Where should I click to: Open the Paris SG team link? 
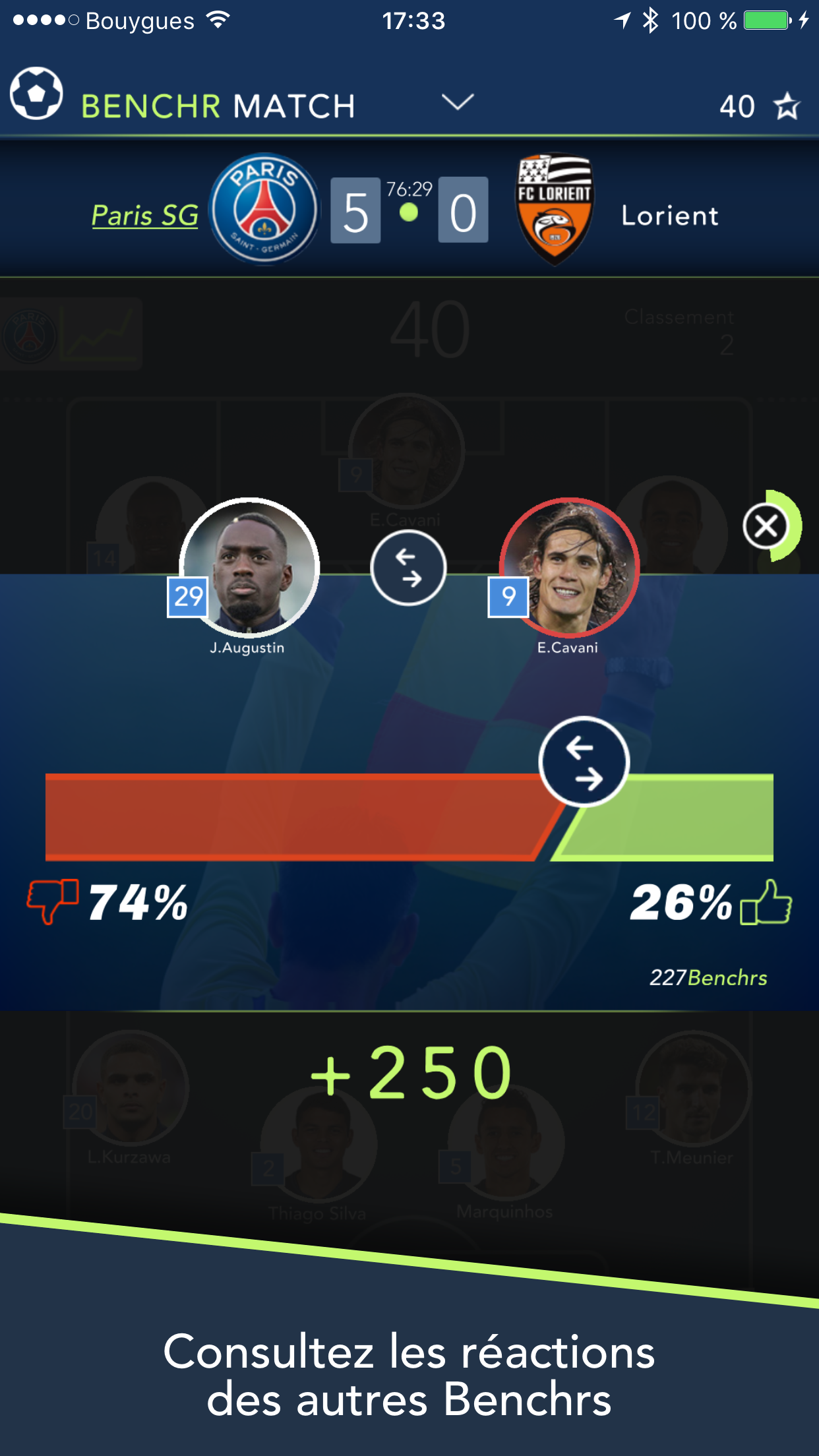point(144,216)
